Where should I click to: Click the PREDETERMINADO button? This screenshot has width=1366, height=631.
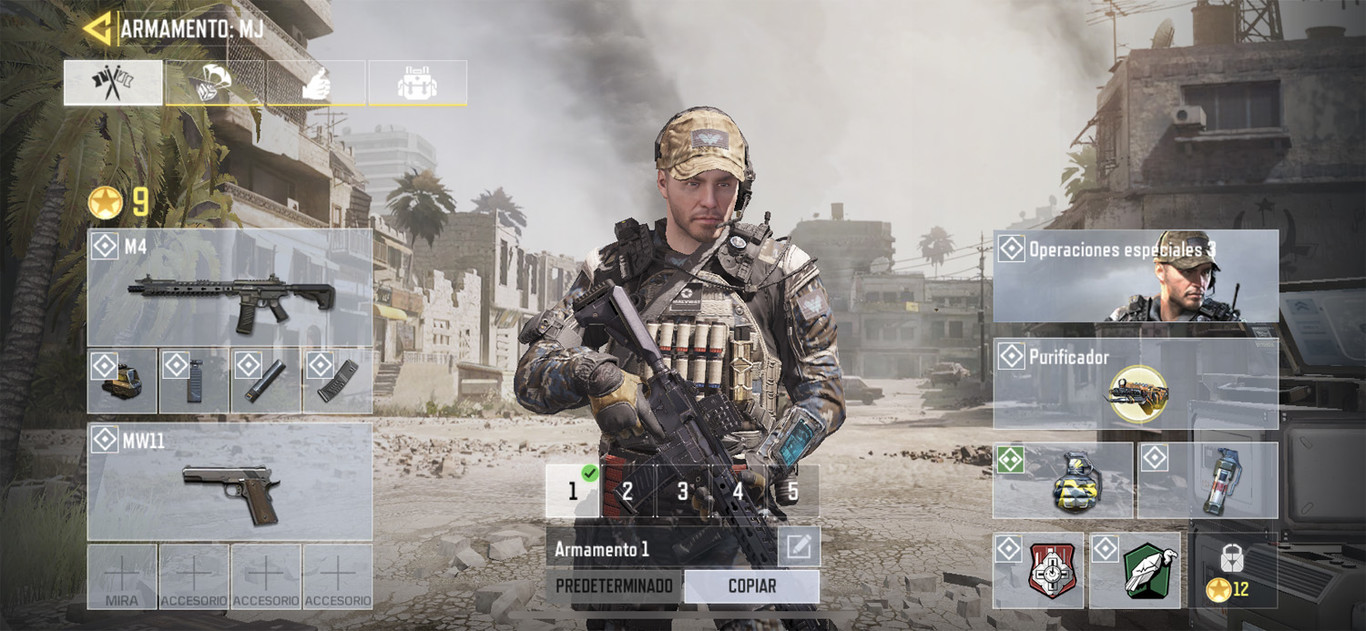pos(614,586)
